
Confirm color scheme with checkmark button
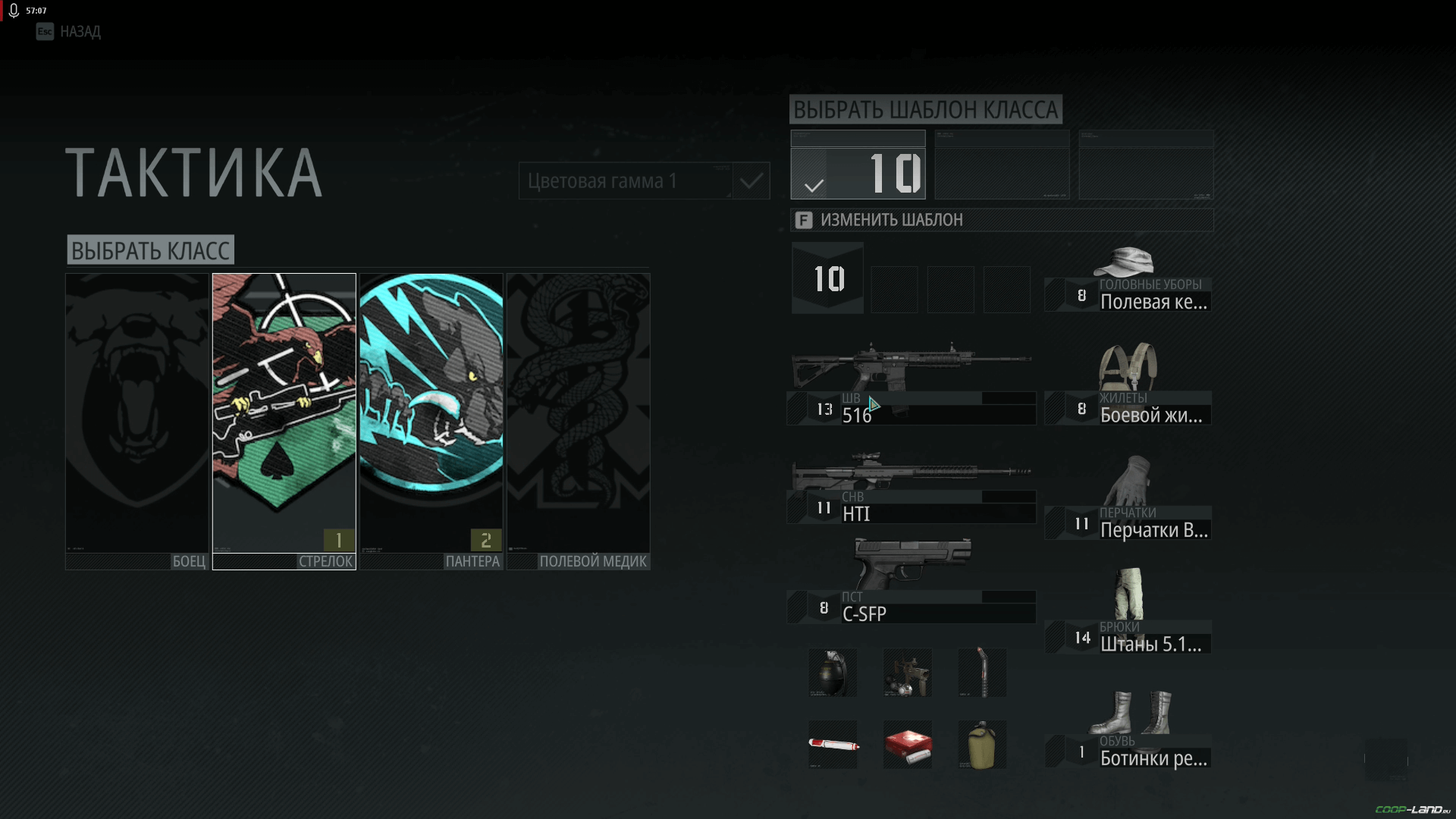[752, 181]
